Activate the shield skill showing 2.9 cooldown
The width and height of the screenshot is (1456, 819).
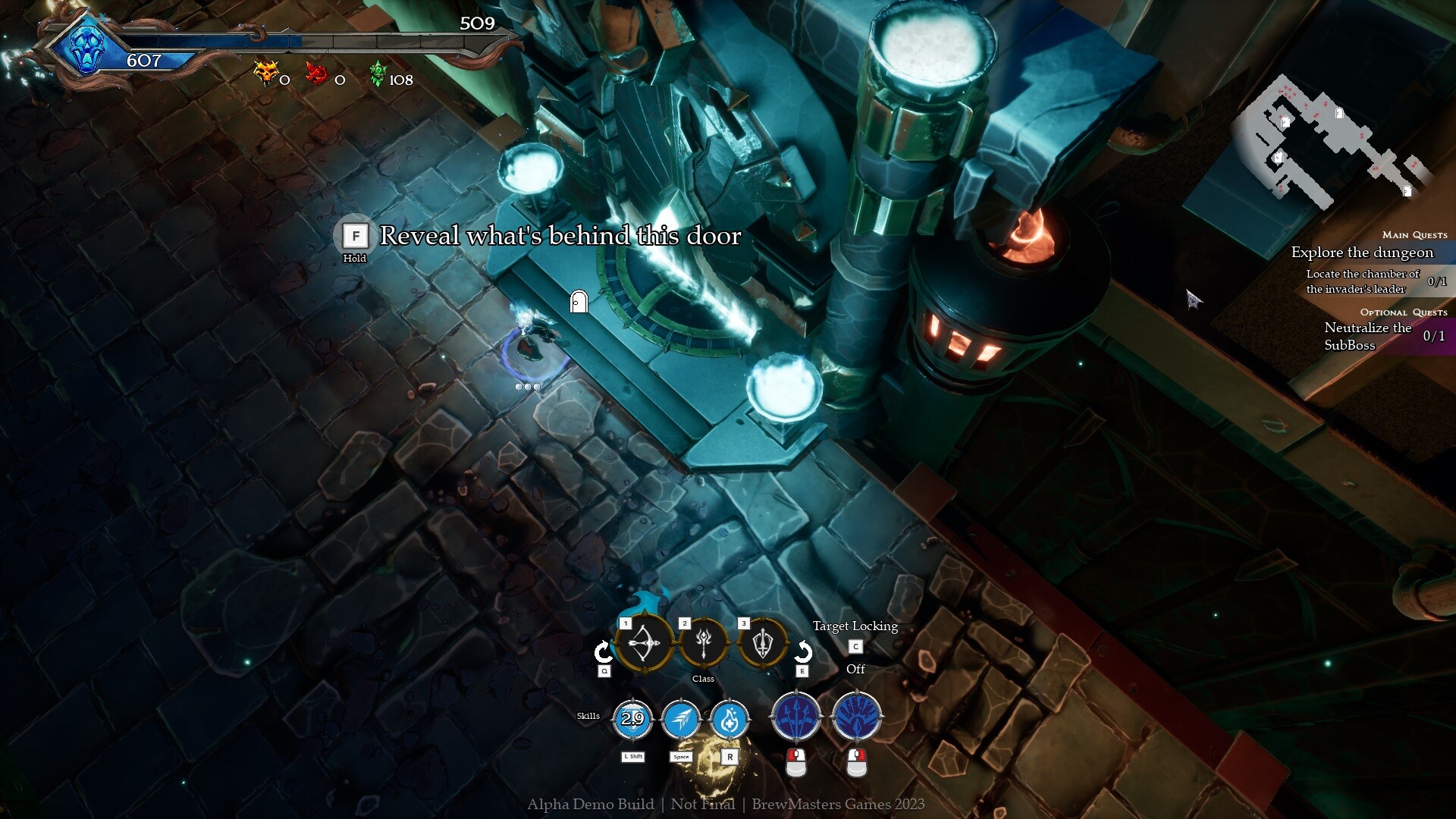click(x=633, y=720)
